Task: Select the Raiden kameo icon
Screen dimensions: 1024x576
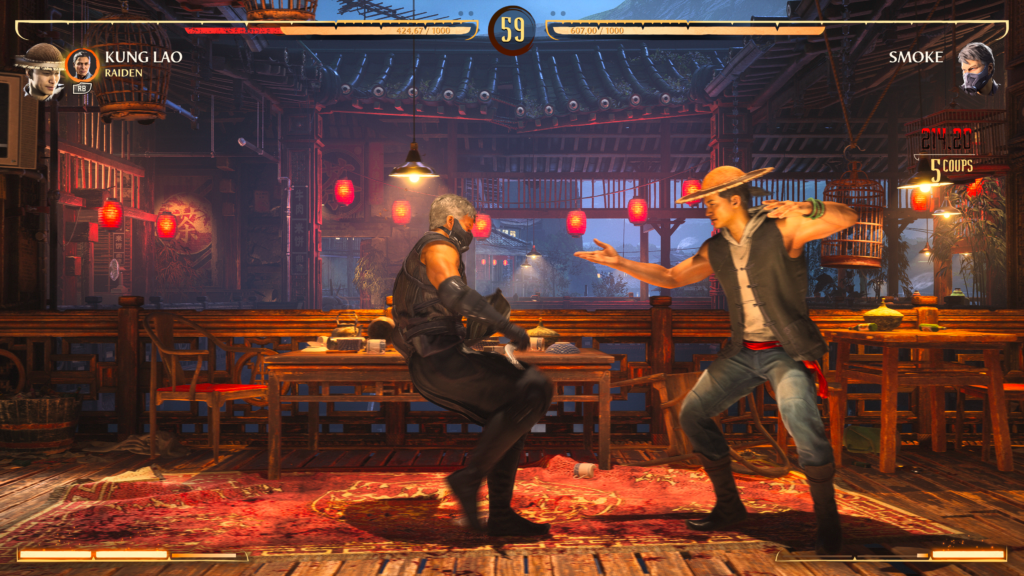Action: coord(82,65)
